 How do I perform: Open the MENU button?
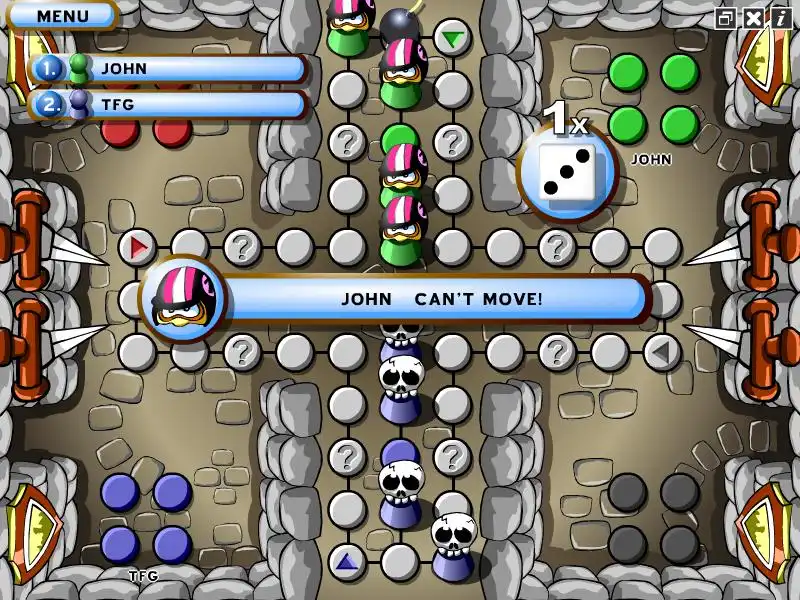click(62, 16)
